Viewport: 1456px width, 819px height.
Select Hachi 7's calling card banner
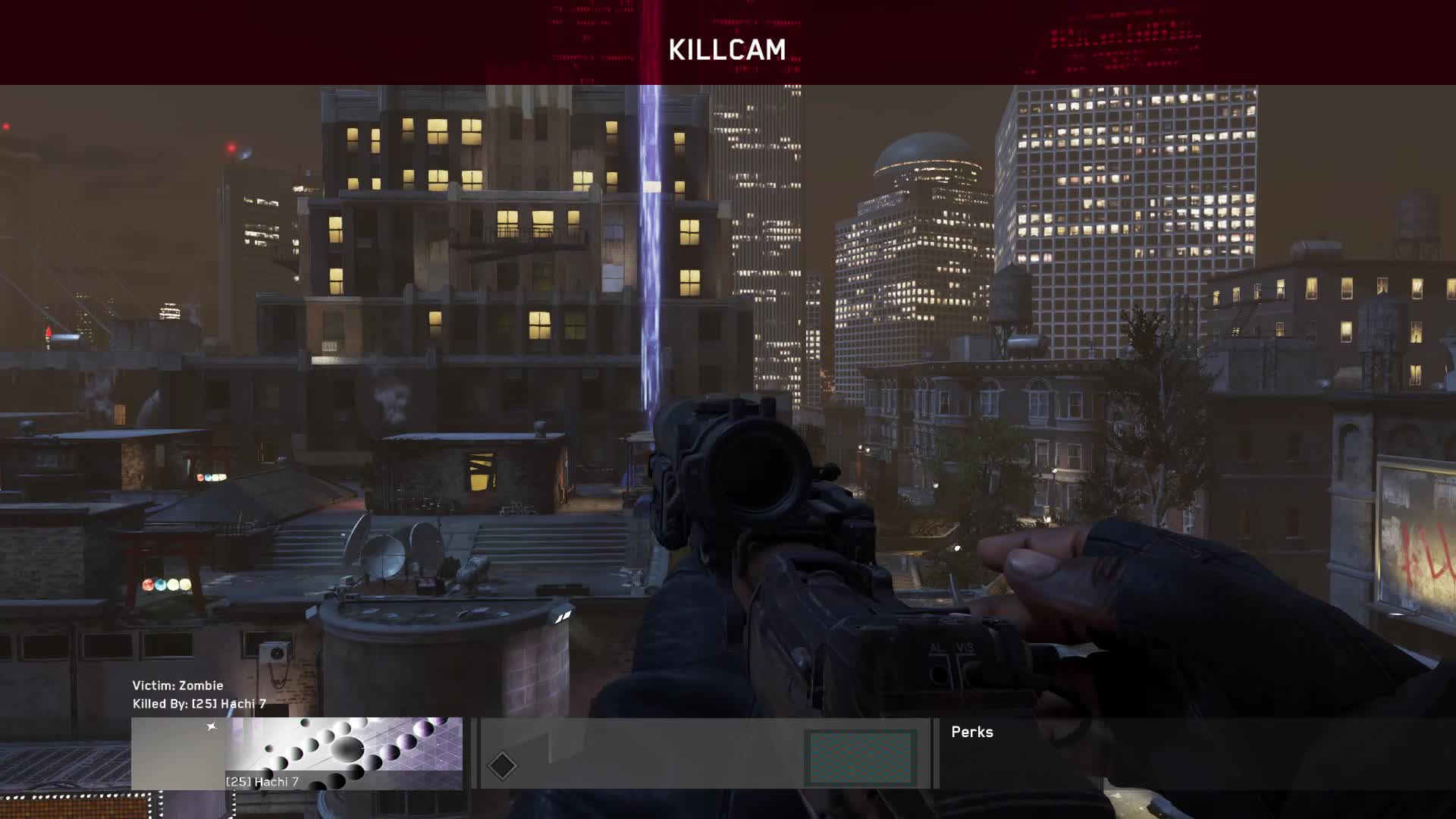pos(297,752)
